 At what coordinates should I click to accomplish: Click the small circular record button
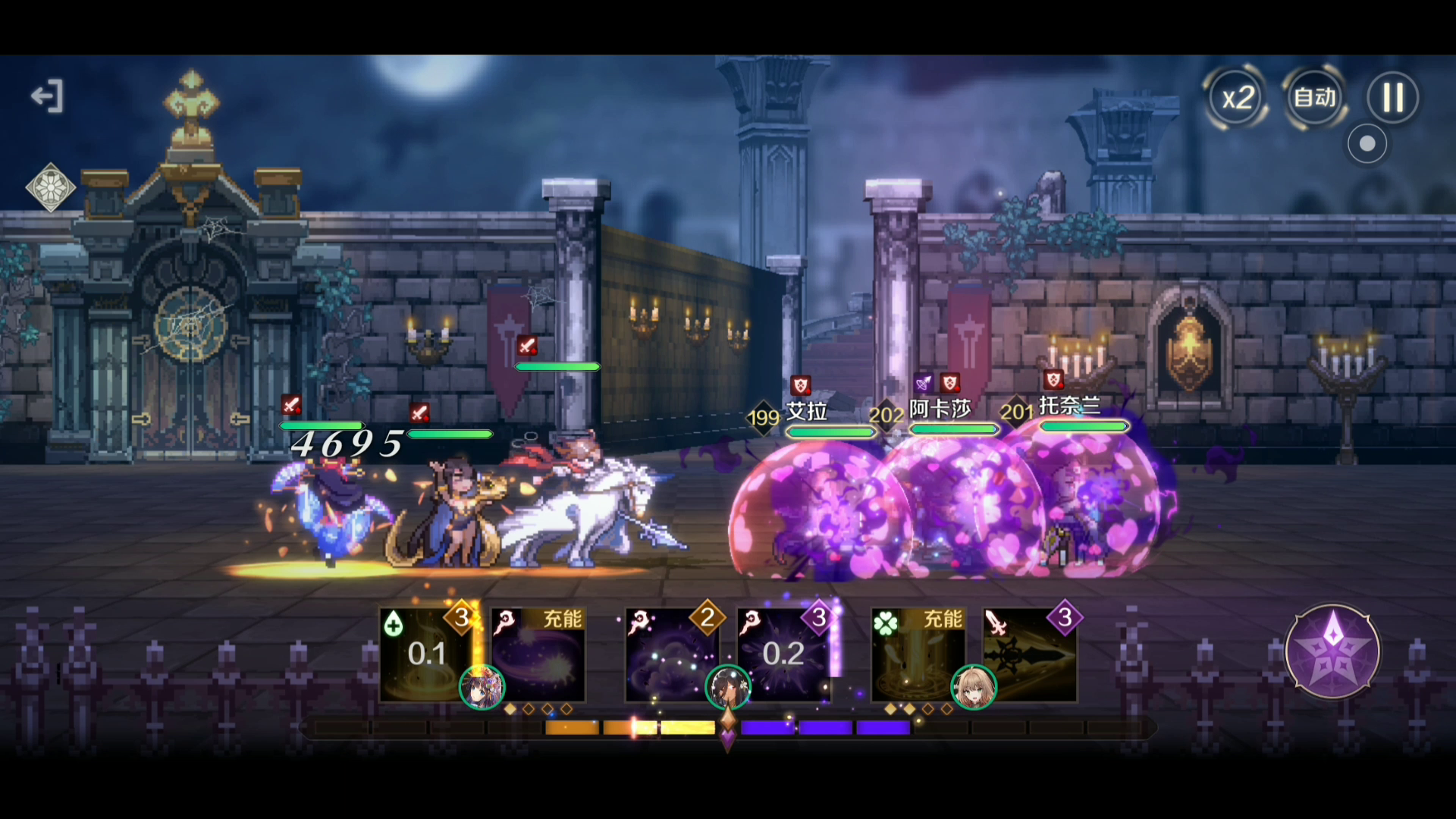1367,144
